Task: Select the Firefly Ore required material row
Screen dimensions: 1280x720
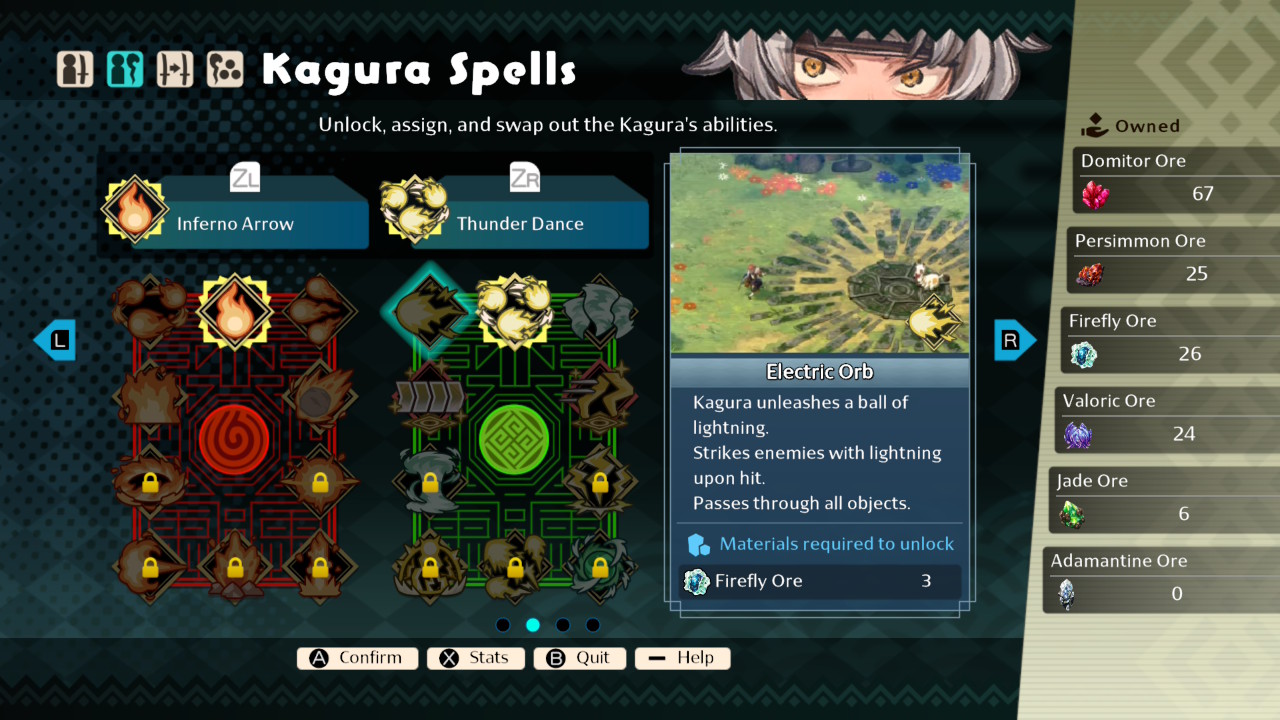Action: pos(820,581)
